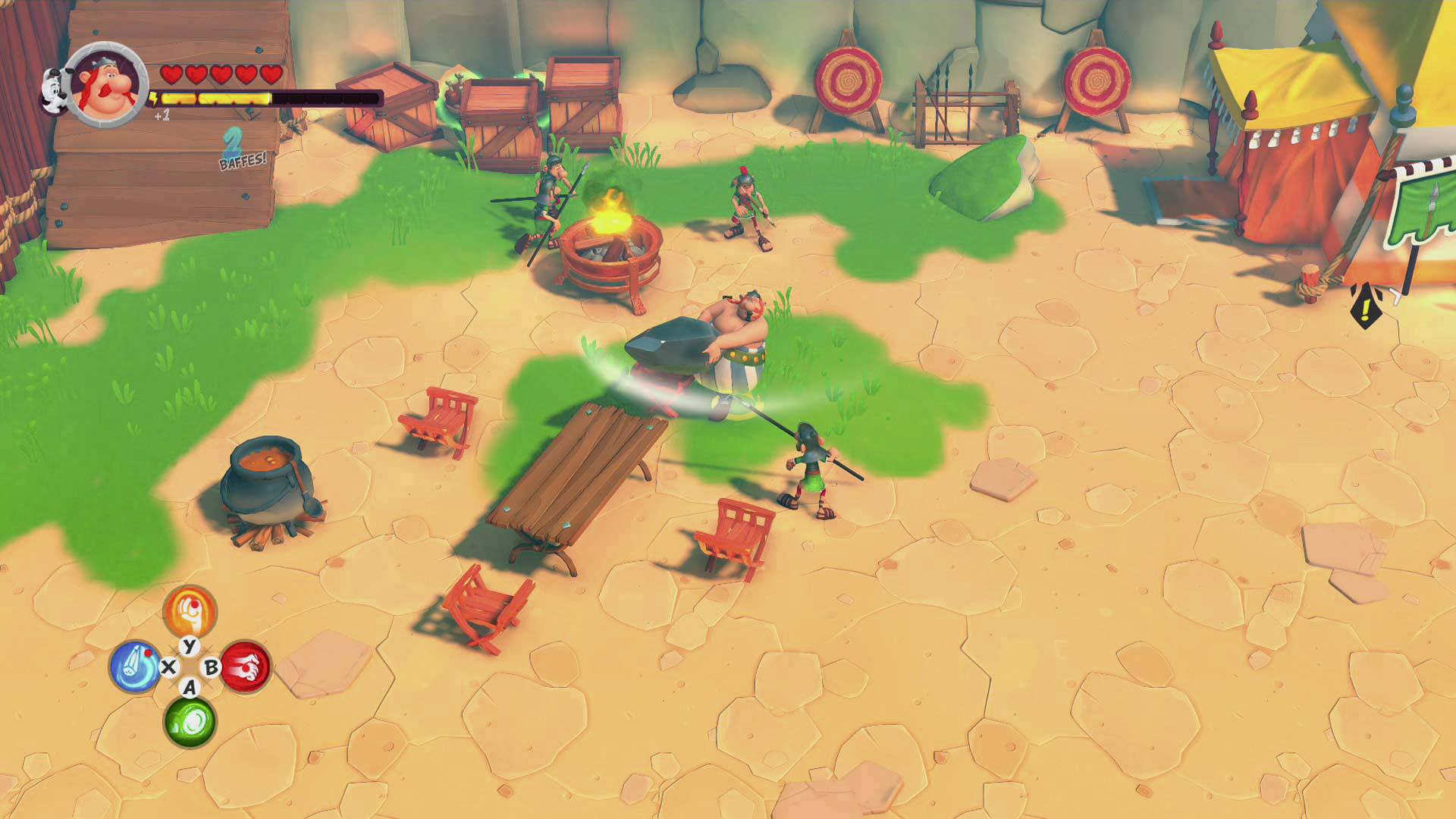Use the blue menhir throw ability
Screen dimensions: 1456x819
(135, 667)
